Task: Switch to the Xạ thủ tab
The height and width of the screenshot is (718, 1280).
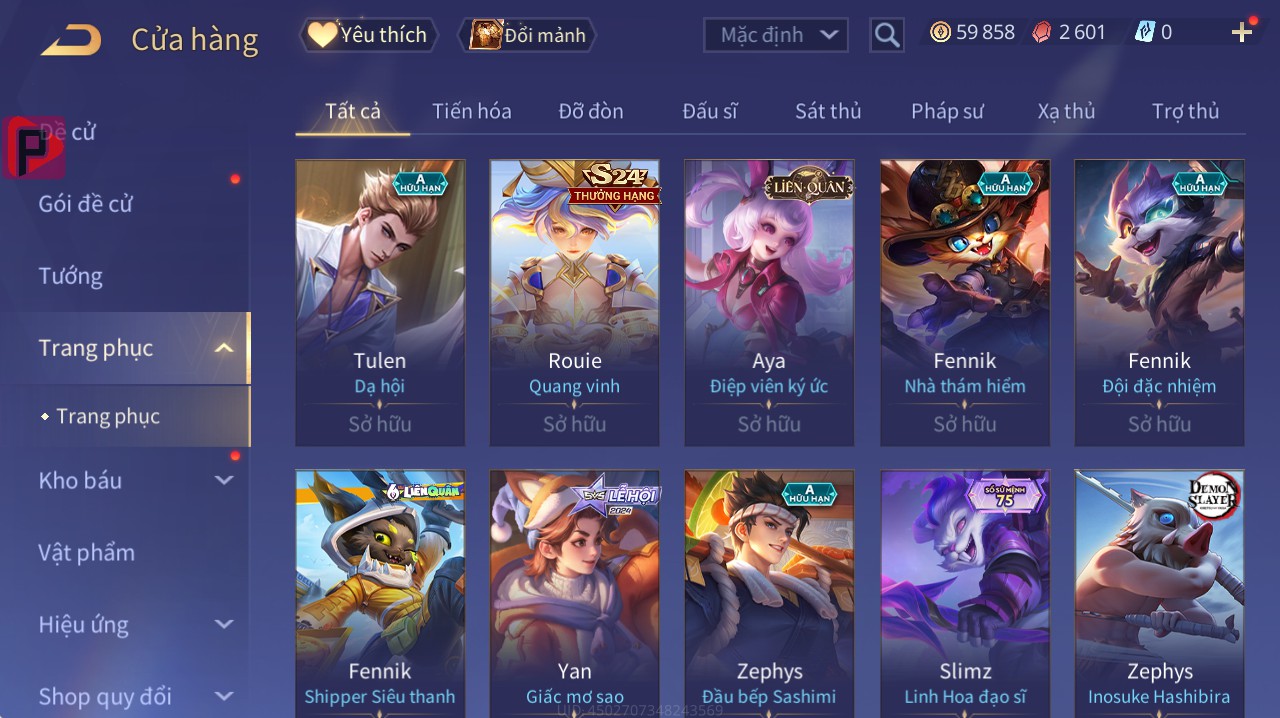Action: (1066, 111)
